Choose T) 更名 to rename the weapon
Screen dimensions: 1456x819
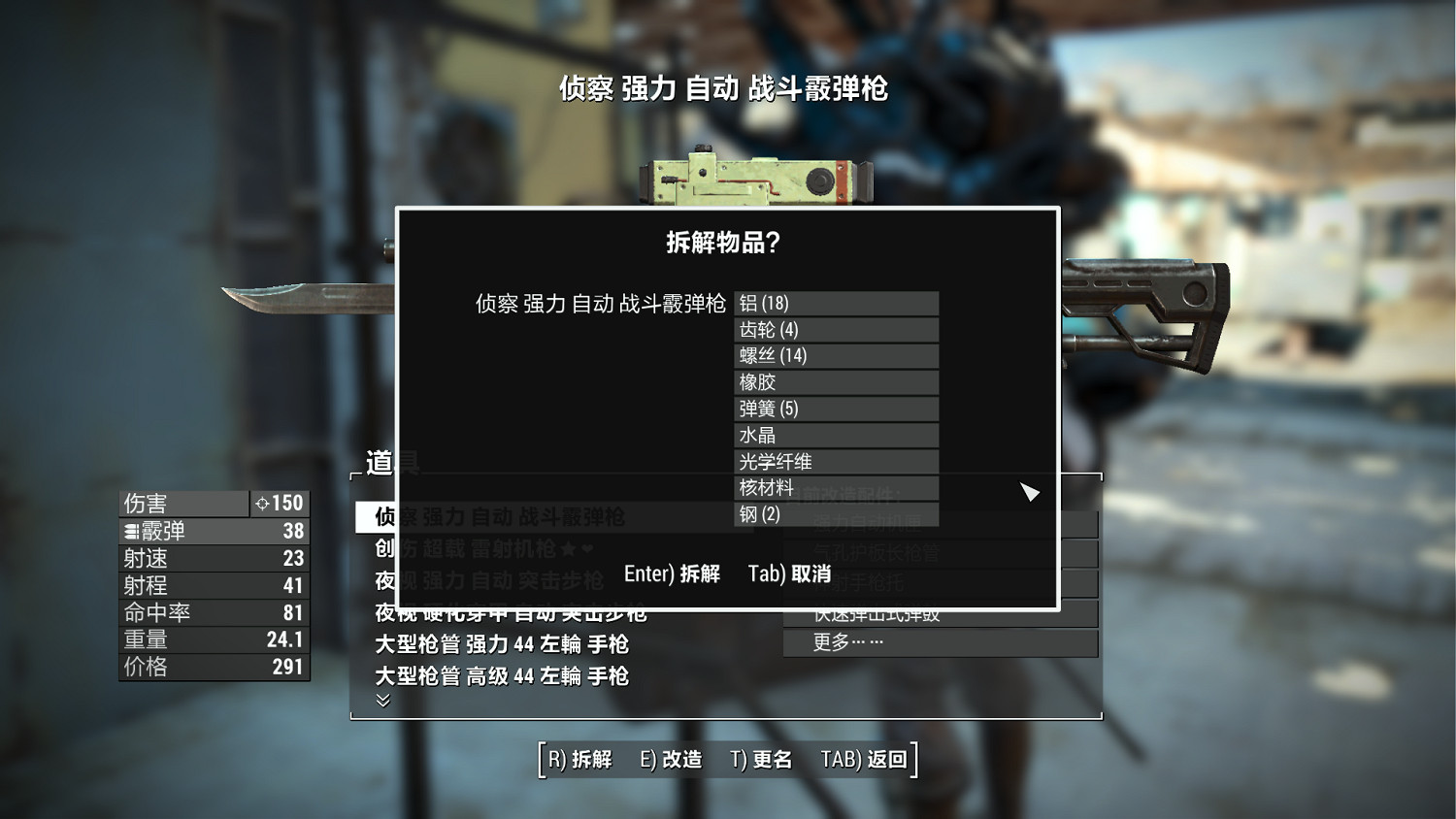[761, 760]
